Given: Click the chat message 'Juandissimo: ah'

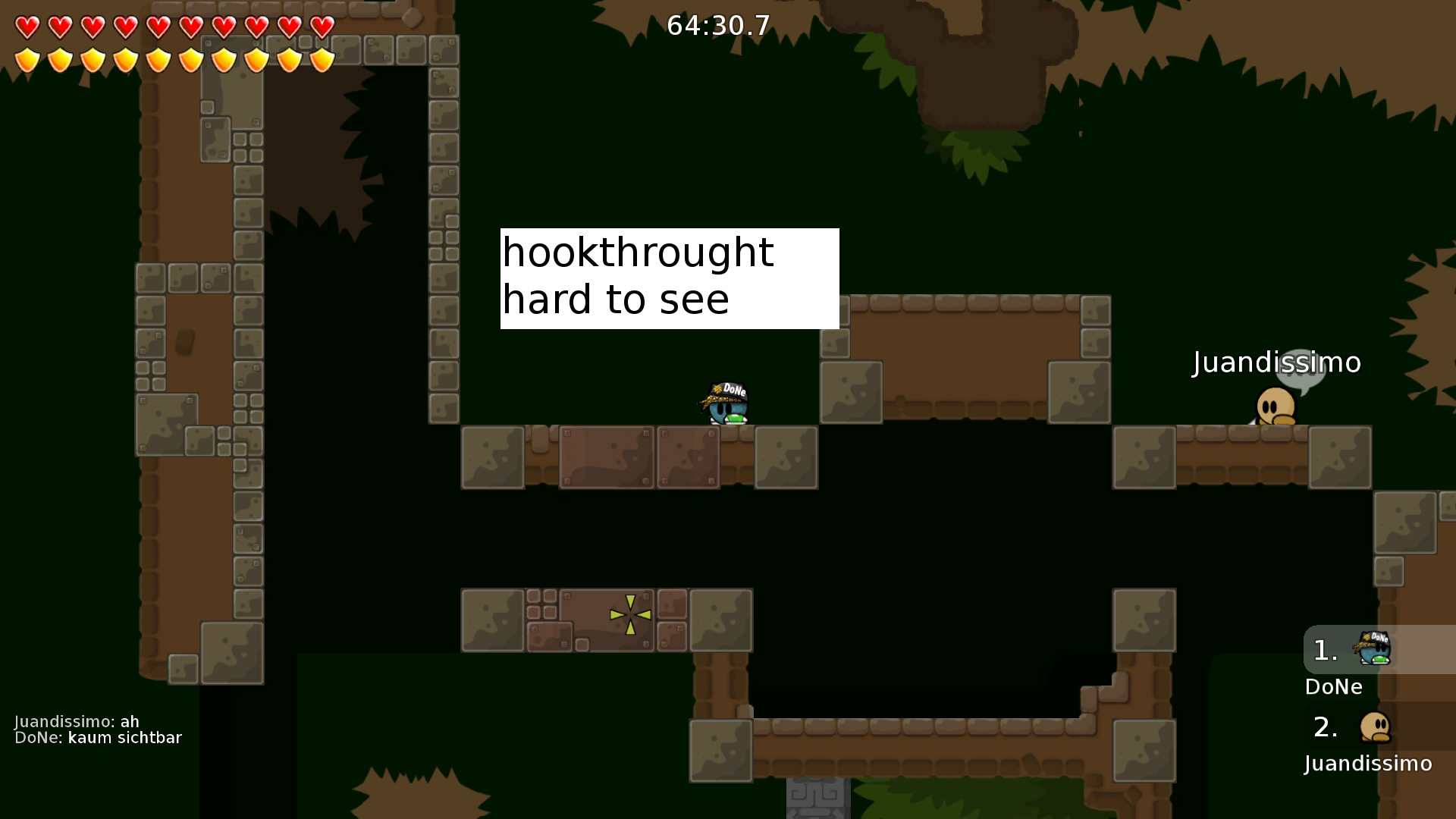Looking at the screenshot, I should (x=76, y=721).
